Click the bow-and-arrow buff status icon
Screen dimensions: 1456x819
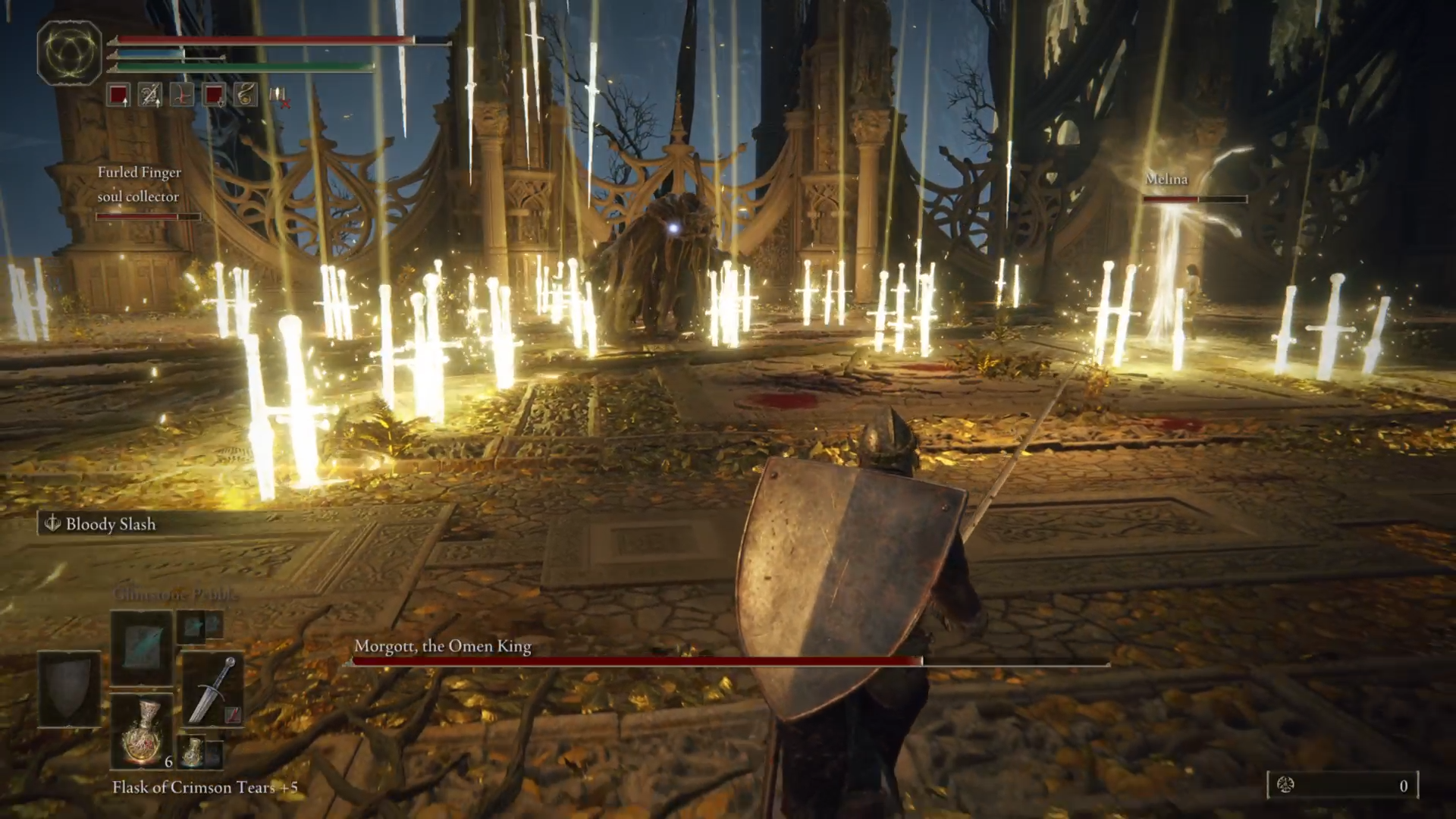(150, 95)
